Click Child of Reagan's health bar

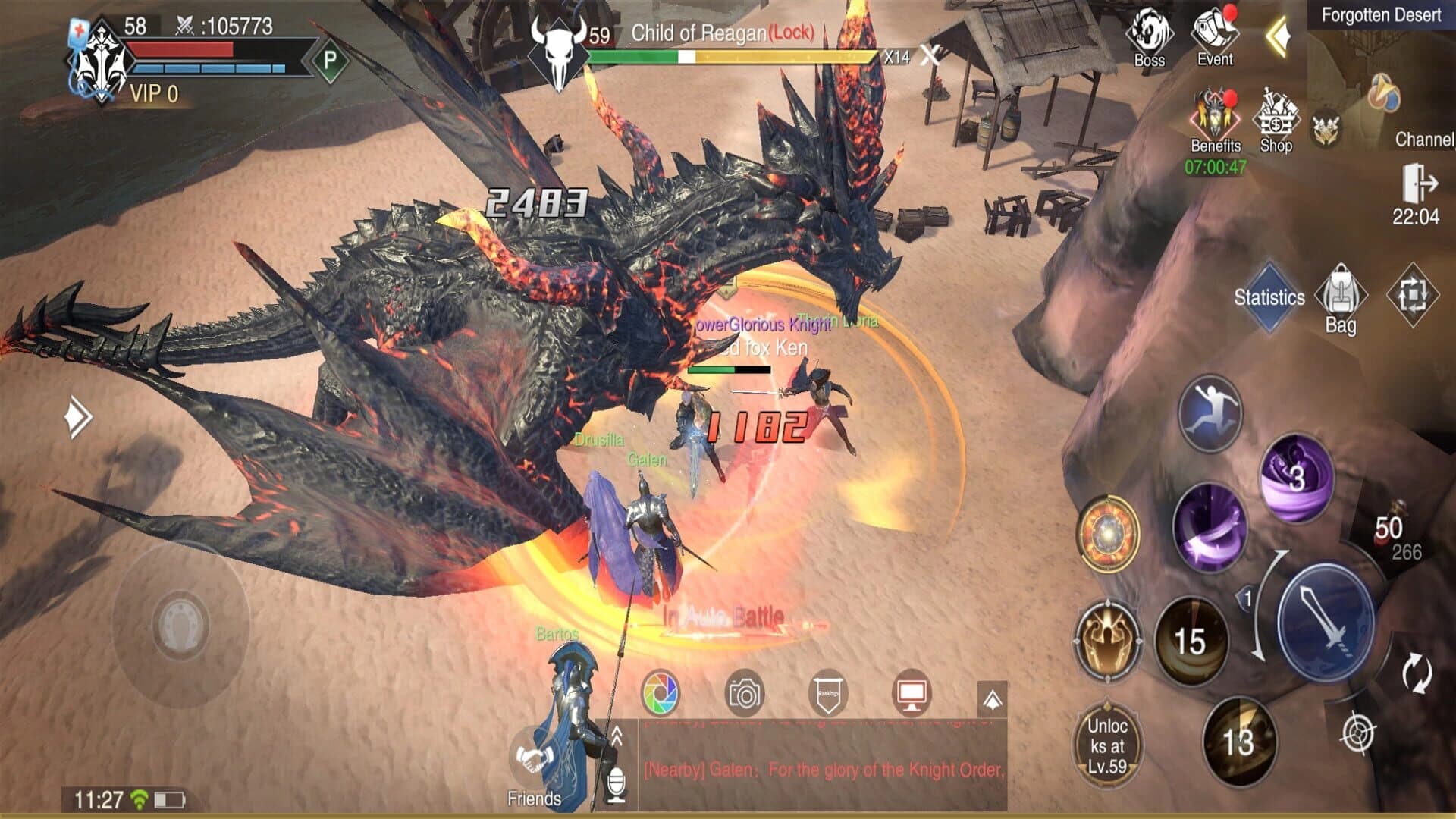click(x=732, y=55)
